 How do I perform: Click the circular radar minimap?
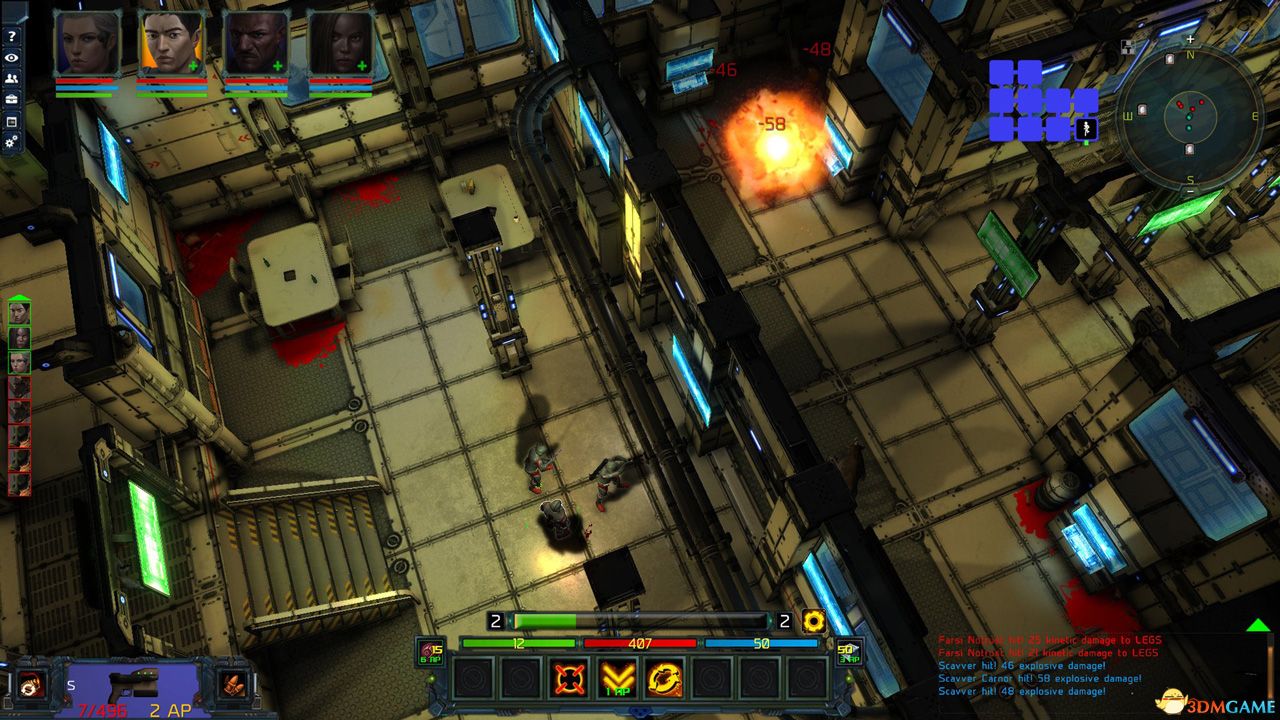(1189, 114)
